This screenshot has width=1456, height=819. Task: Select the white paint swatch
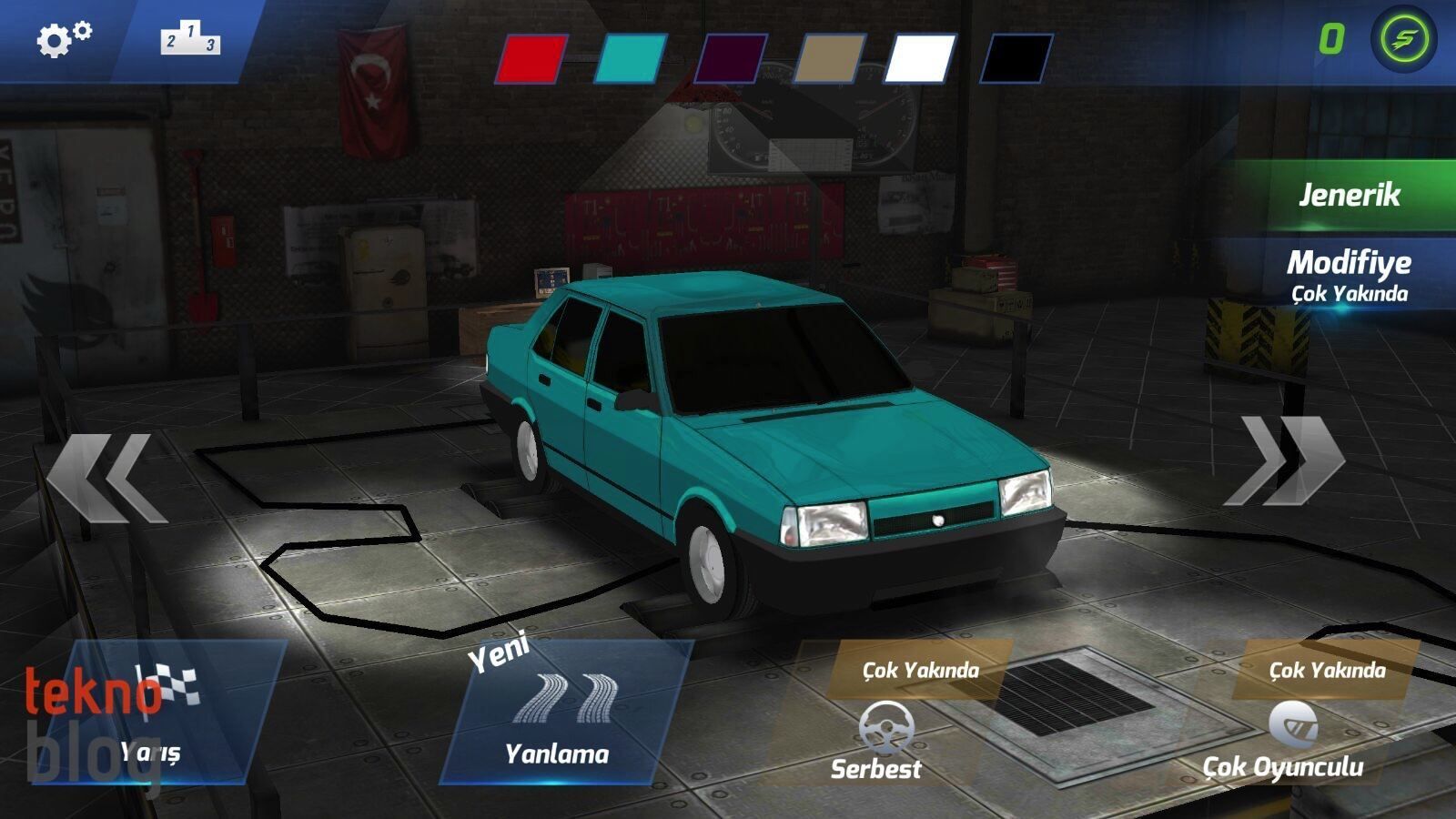tap(921, 59)
